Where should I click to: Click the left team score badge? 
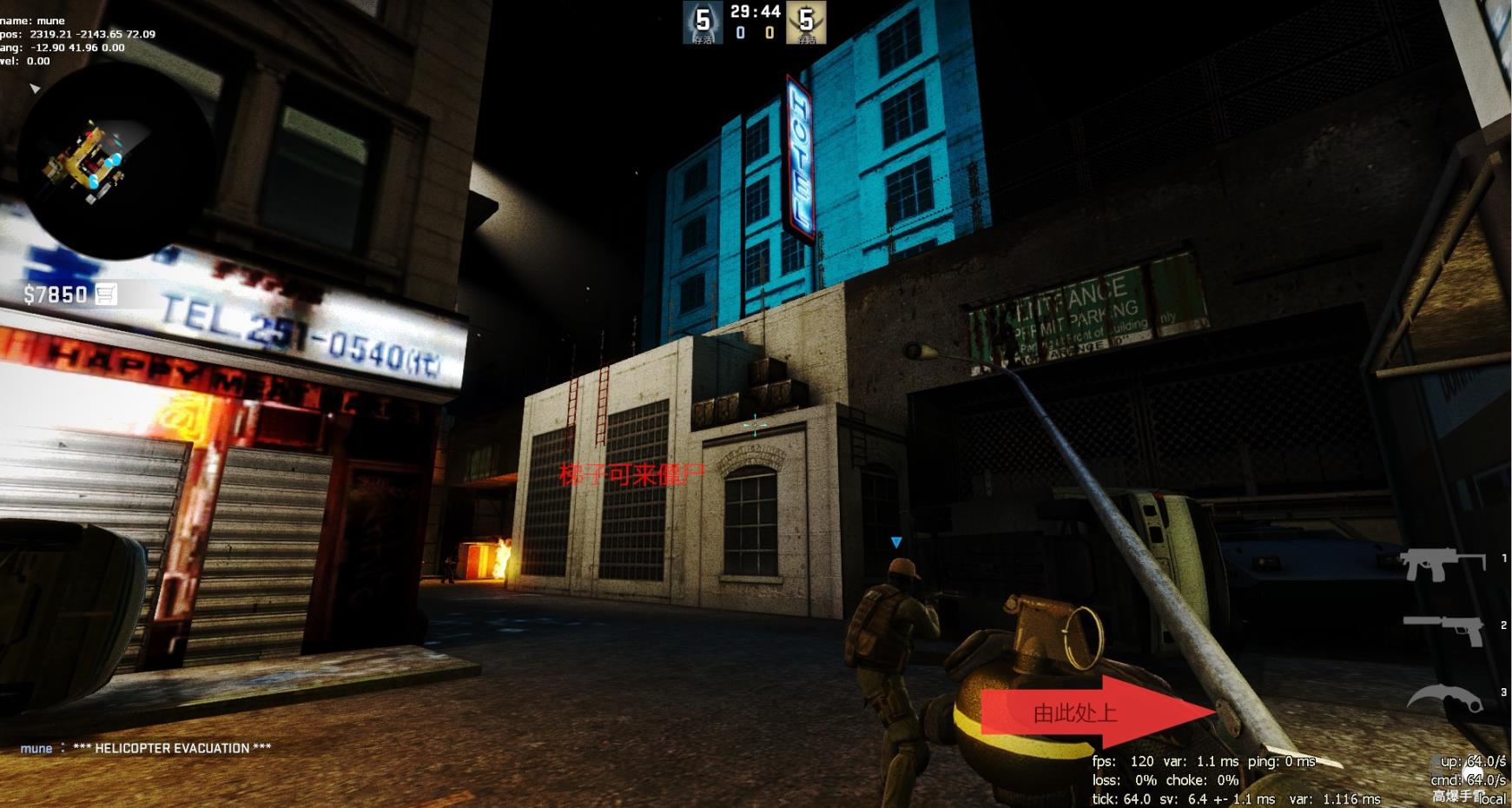tap(703, 22)
